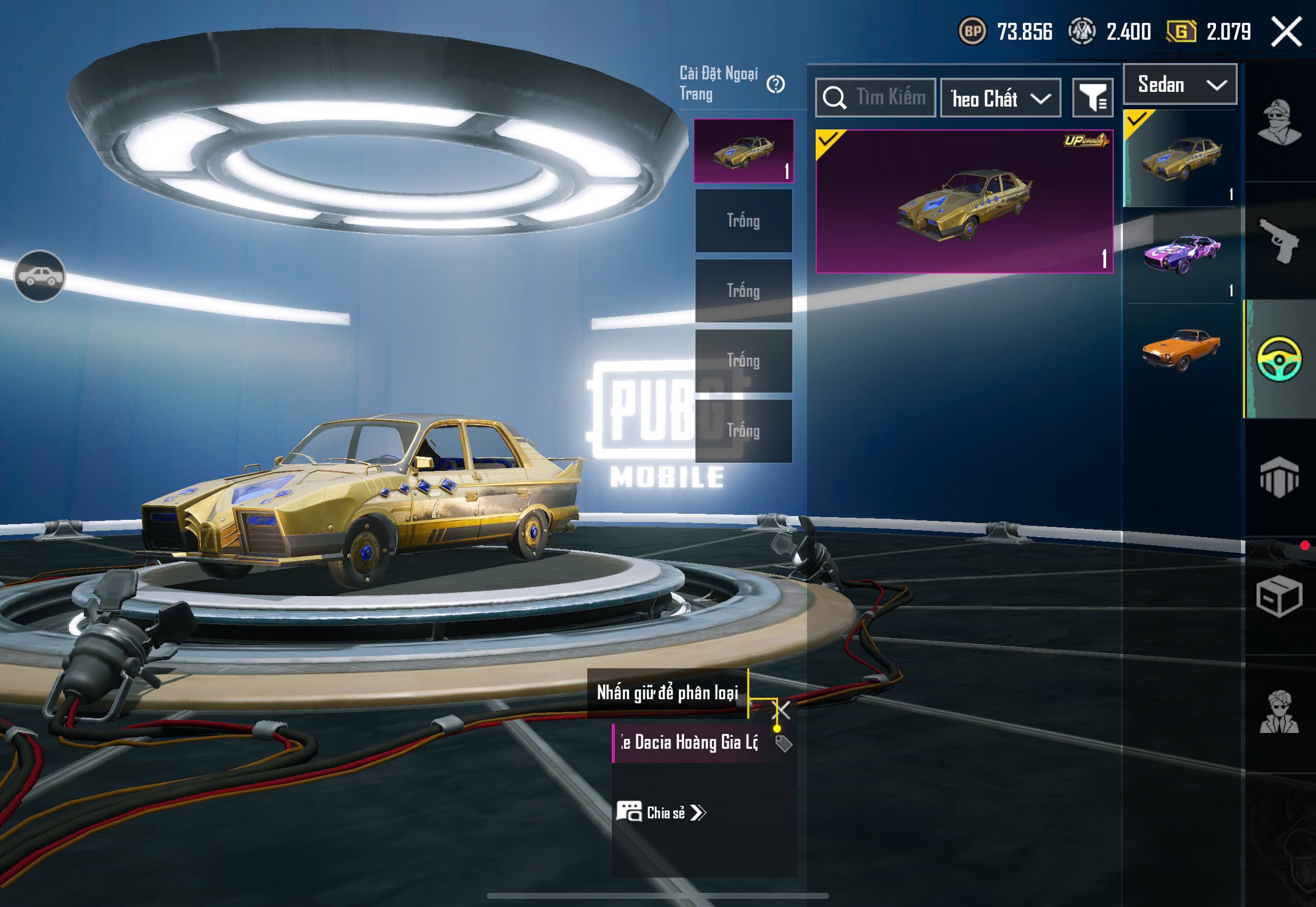The height and width of the screenshot is (907, 1316).
Task: Select the equipped gold Dacia loadout slot
Action: tap(744, 151)
